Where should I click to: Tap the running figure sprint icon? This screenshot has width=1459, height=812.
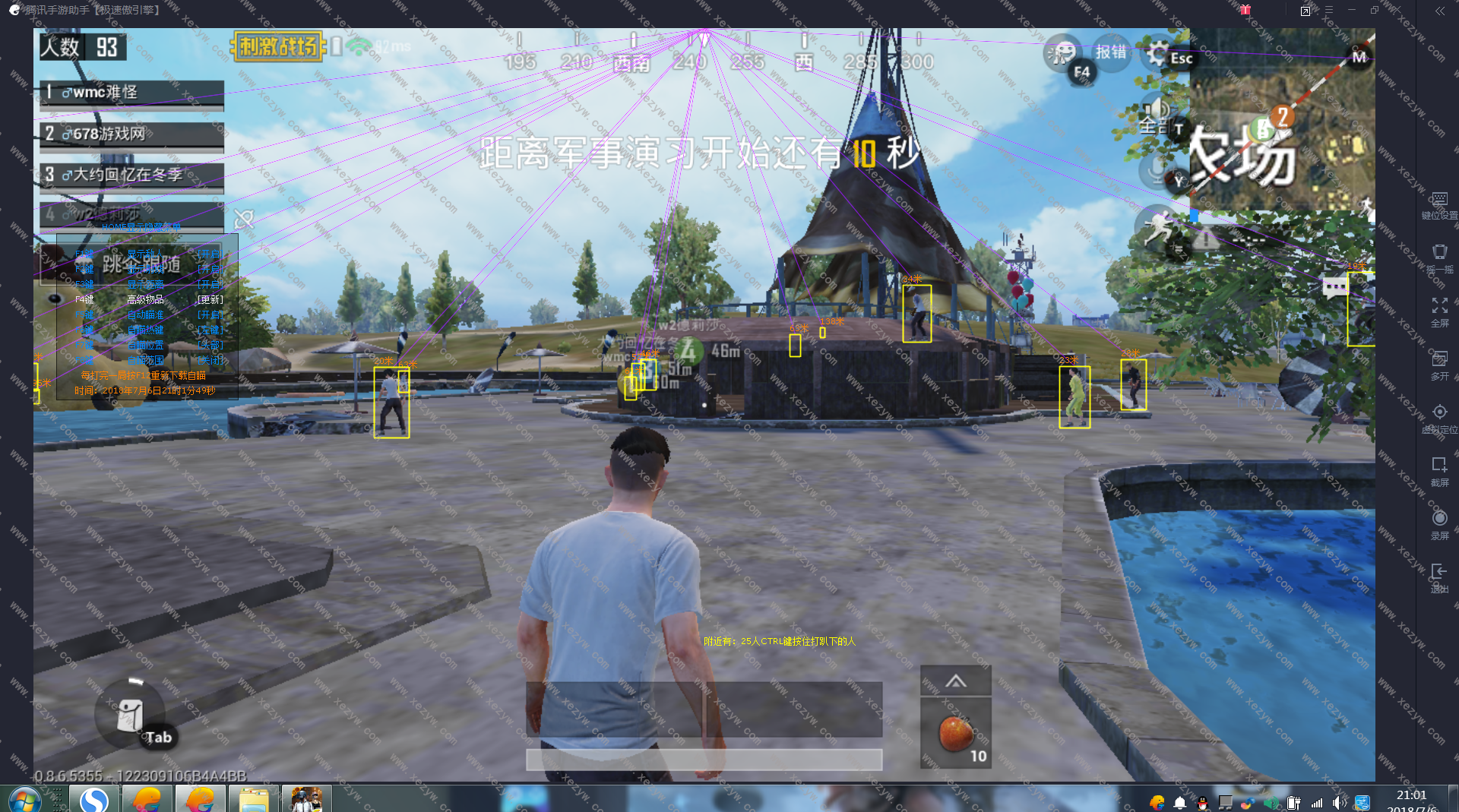[1157, 226]
